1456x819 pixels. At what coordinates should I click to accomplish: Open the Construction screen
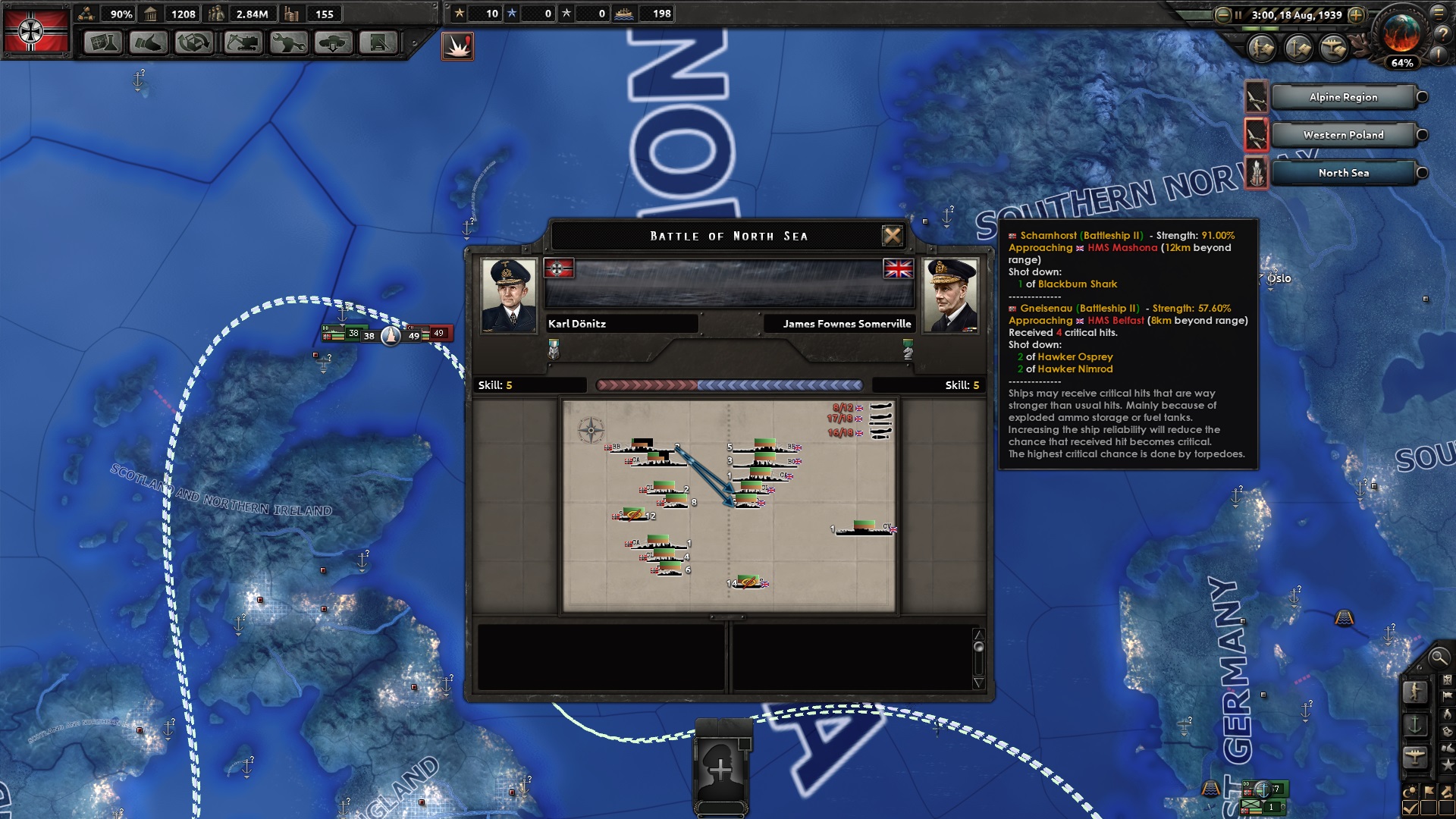(243, 42)
